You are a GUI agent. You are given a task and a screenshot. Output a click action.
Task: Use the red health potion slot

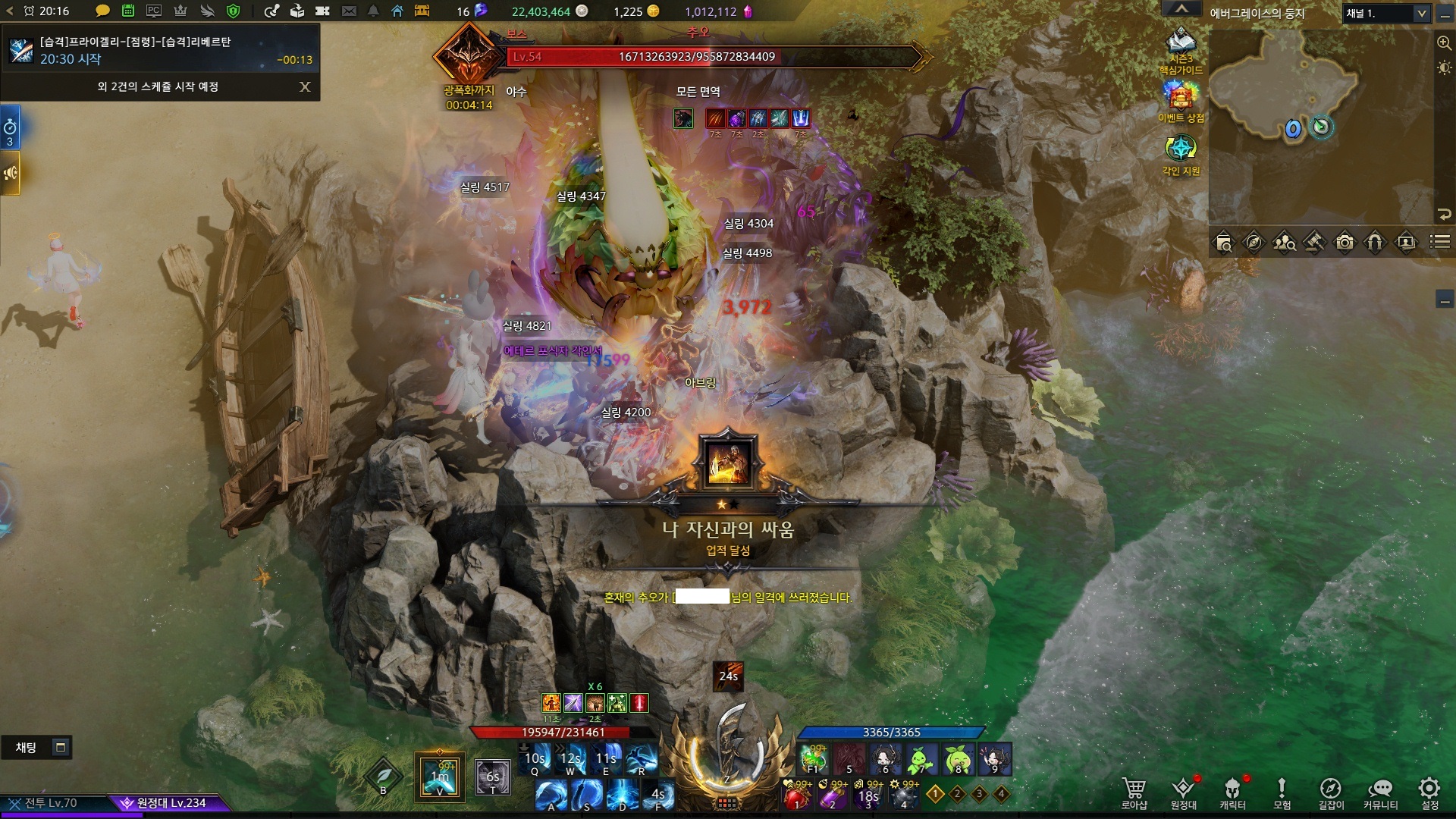796,795
